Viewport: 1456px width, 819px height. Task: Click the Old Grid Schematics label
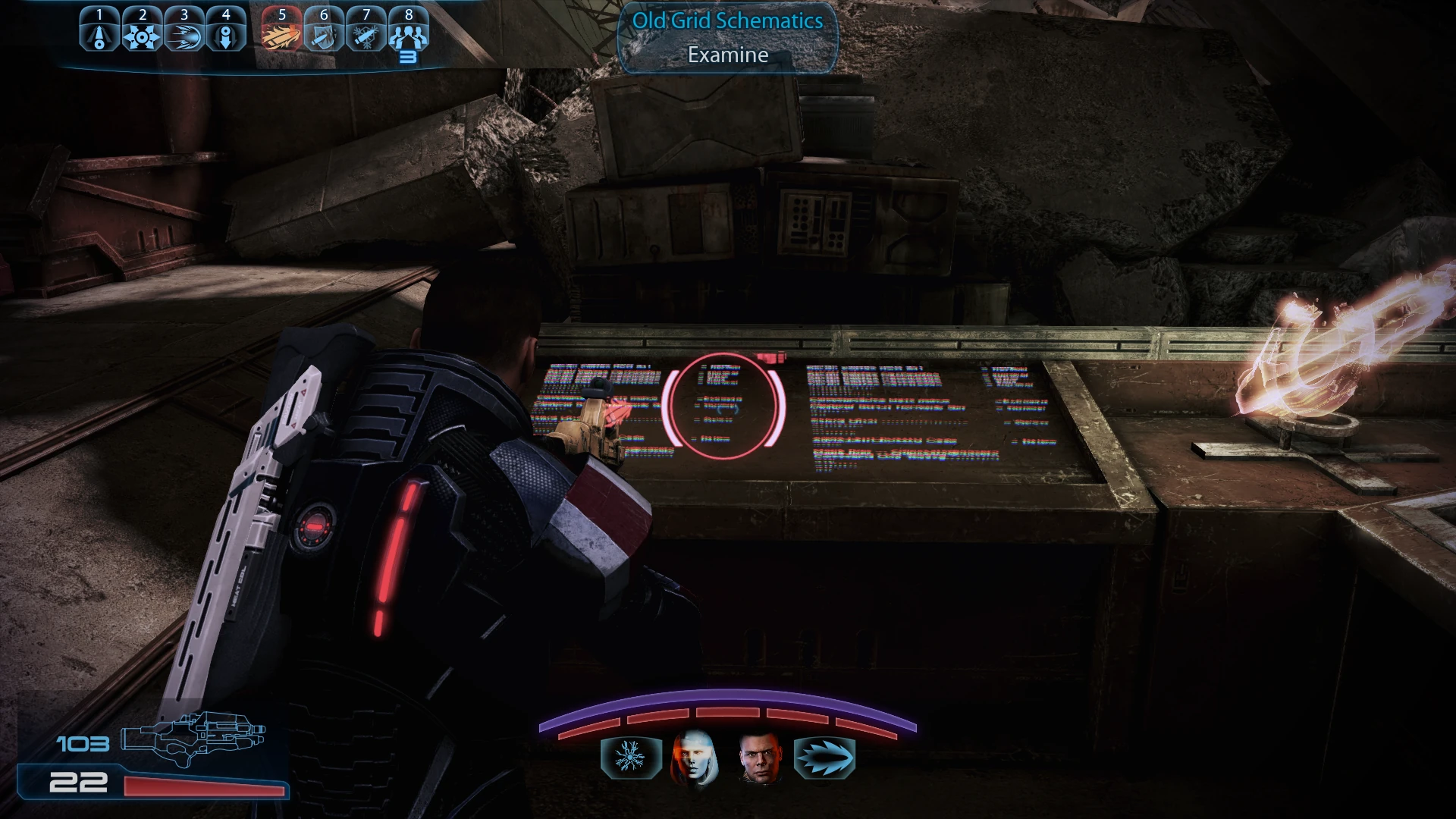click(x=726, y=21)
